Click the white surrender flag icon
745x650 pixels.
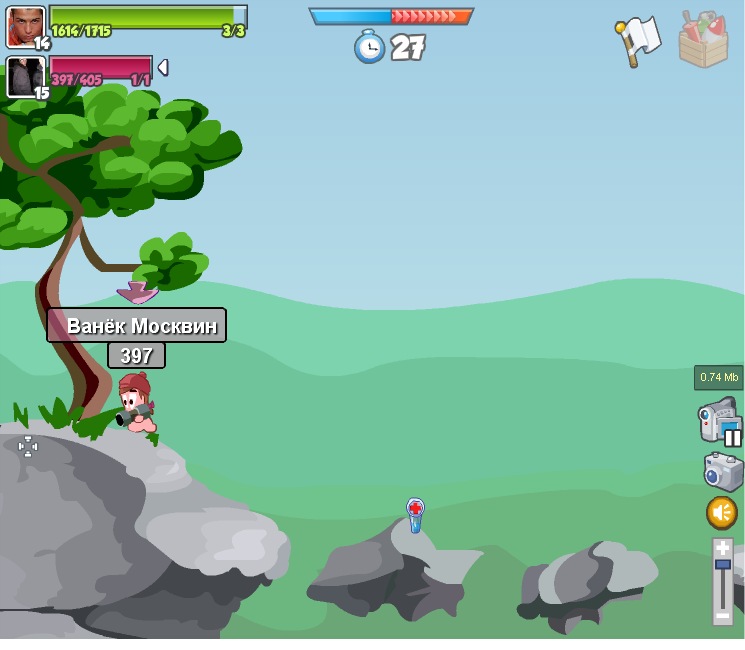pyautogui.click(x=638, y=40)
